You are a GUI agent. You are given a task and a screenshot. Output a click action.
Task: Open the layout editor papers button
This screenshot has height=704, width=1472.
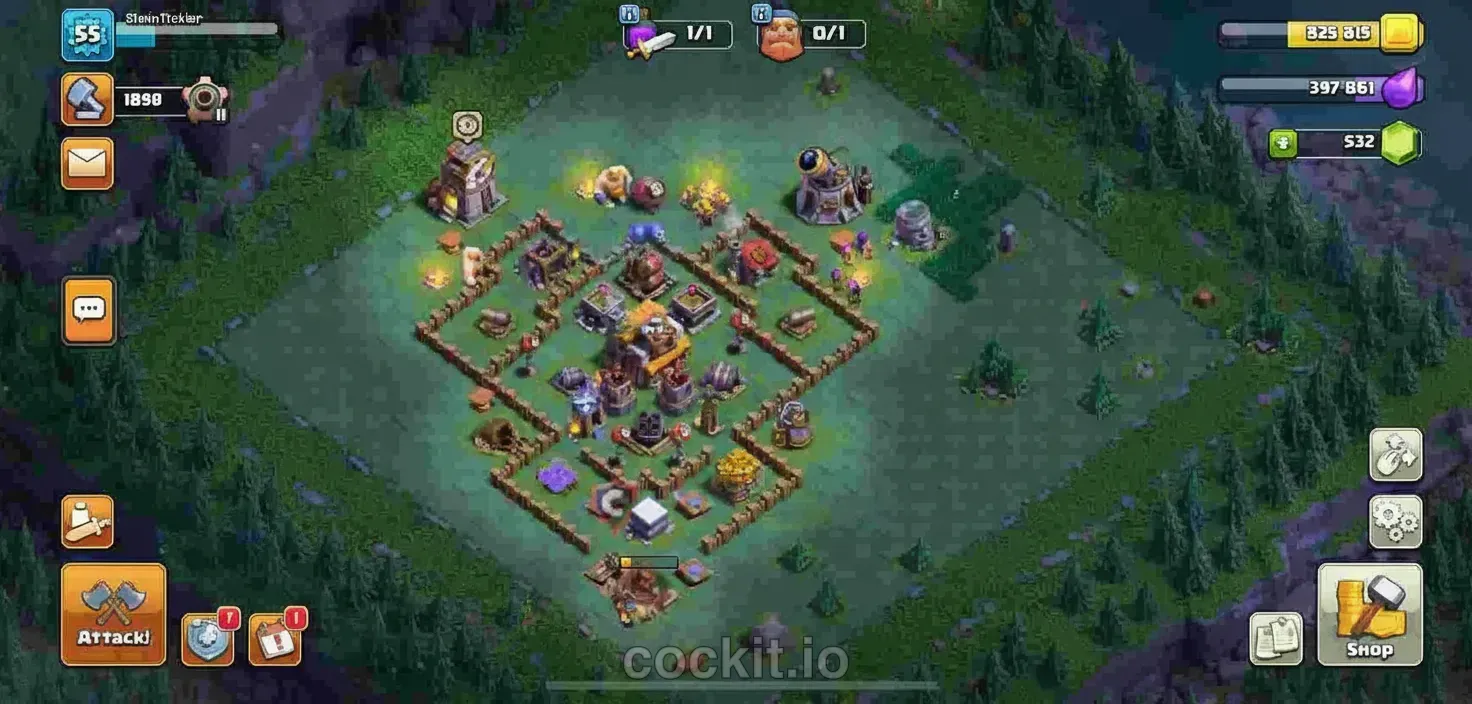click(x=1276, y=639)
